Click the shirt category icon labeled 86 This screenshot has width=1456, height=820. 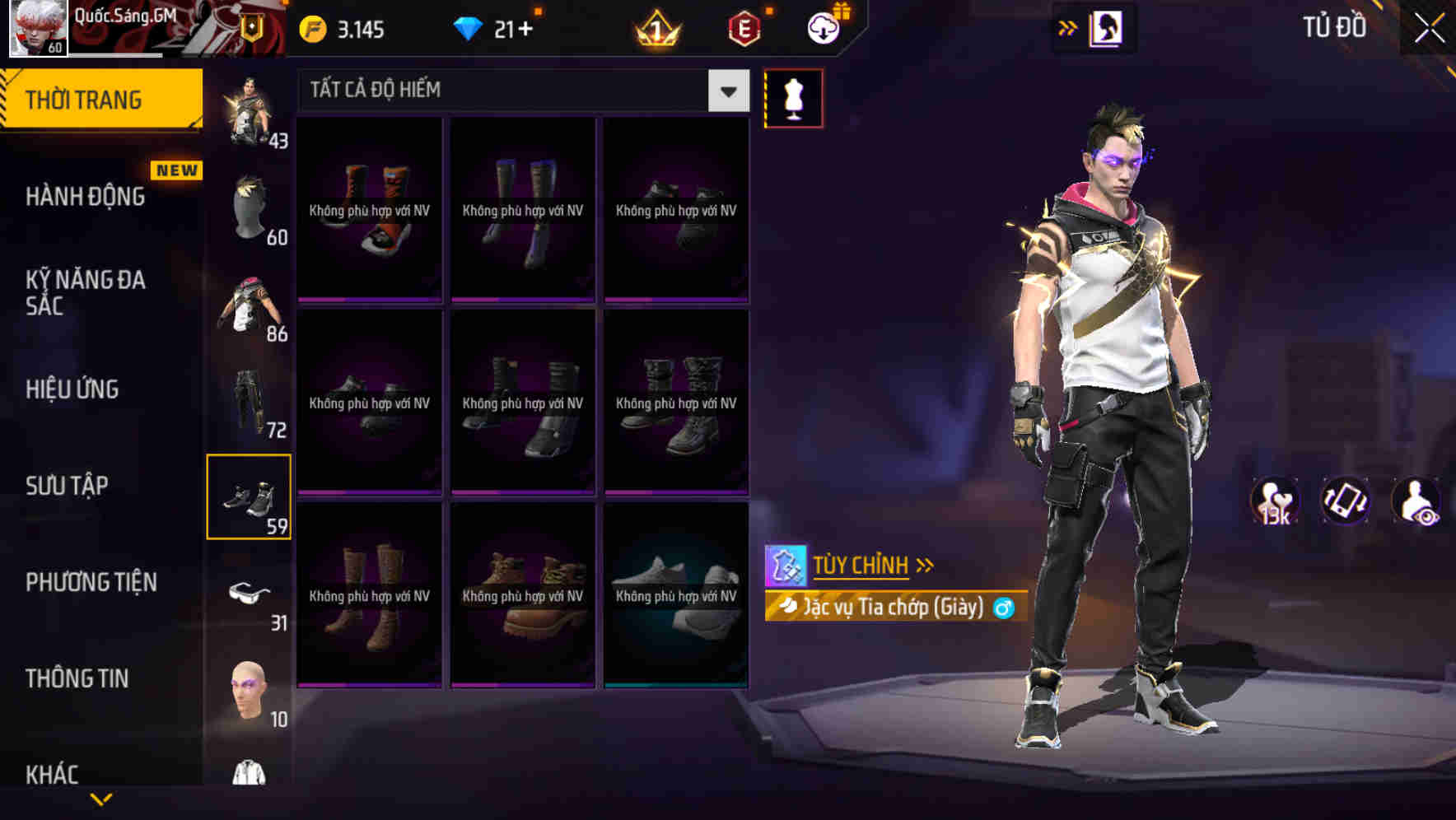pos(250,309)
